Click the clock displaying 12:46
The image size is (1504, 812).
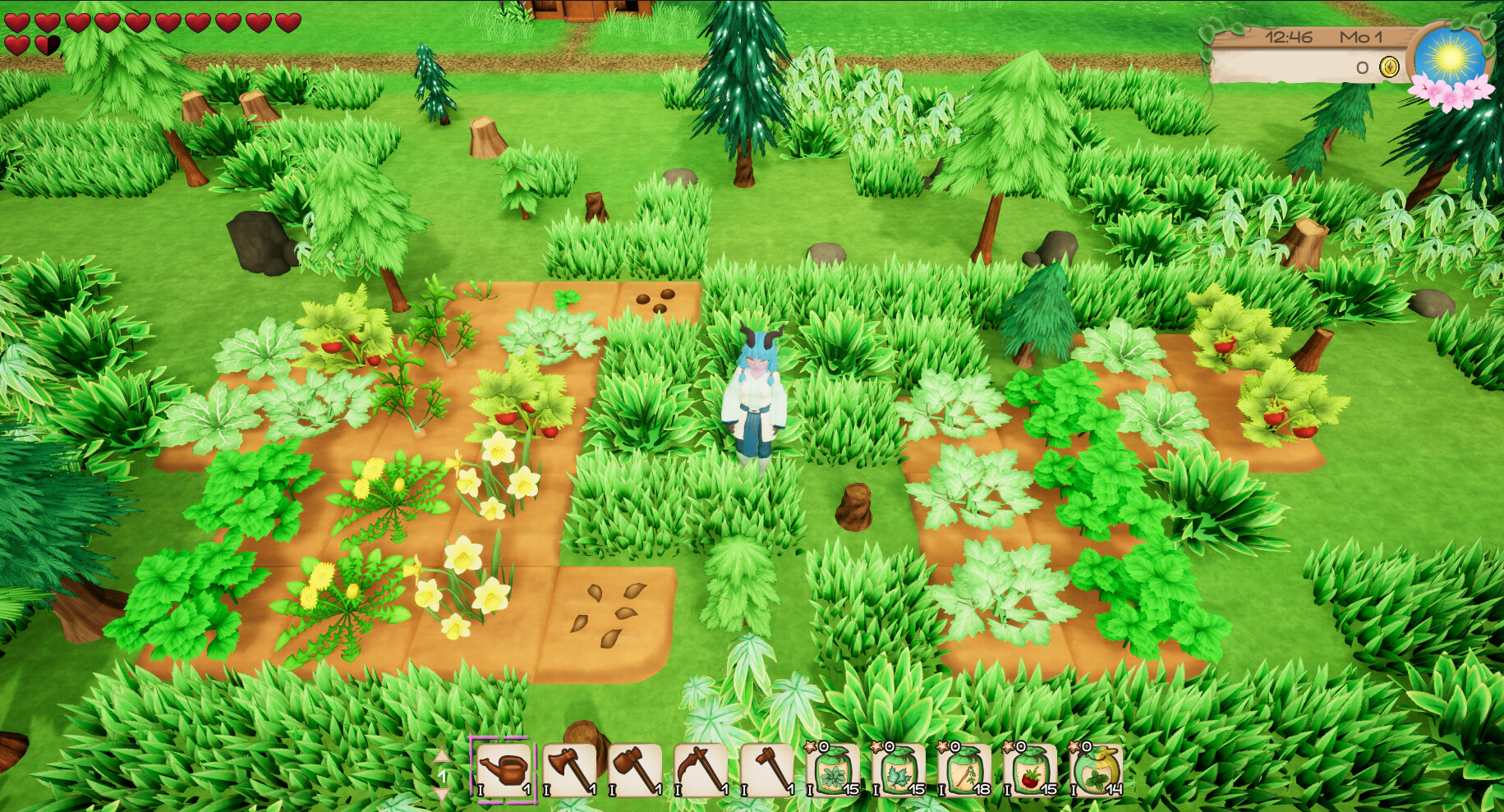(x=1290, y=37)
